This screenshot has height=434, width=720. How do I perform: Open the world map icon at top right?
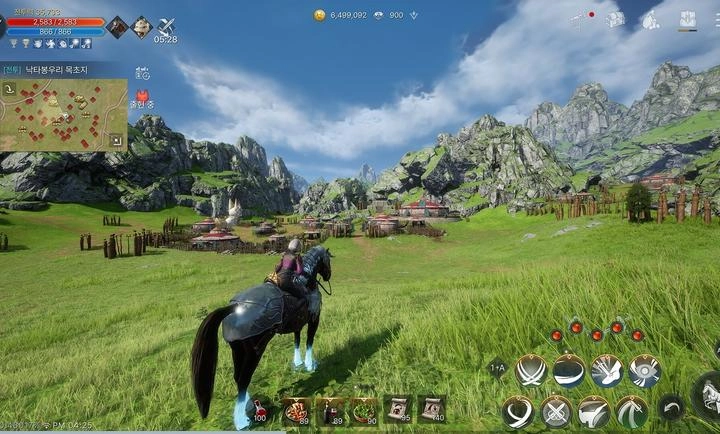(688, 19)
